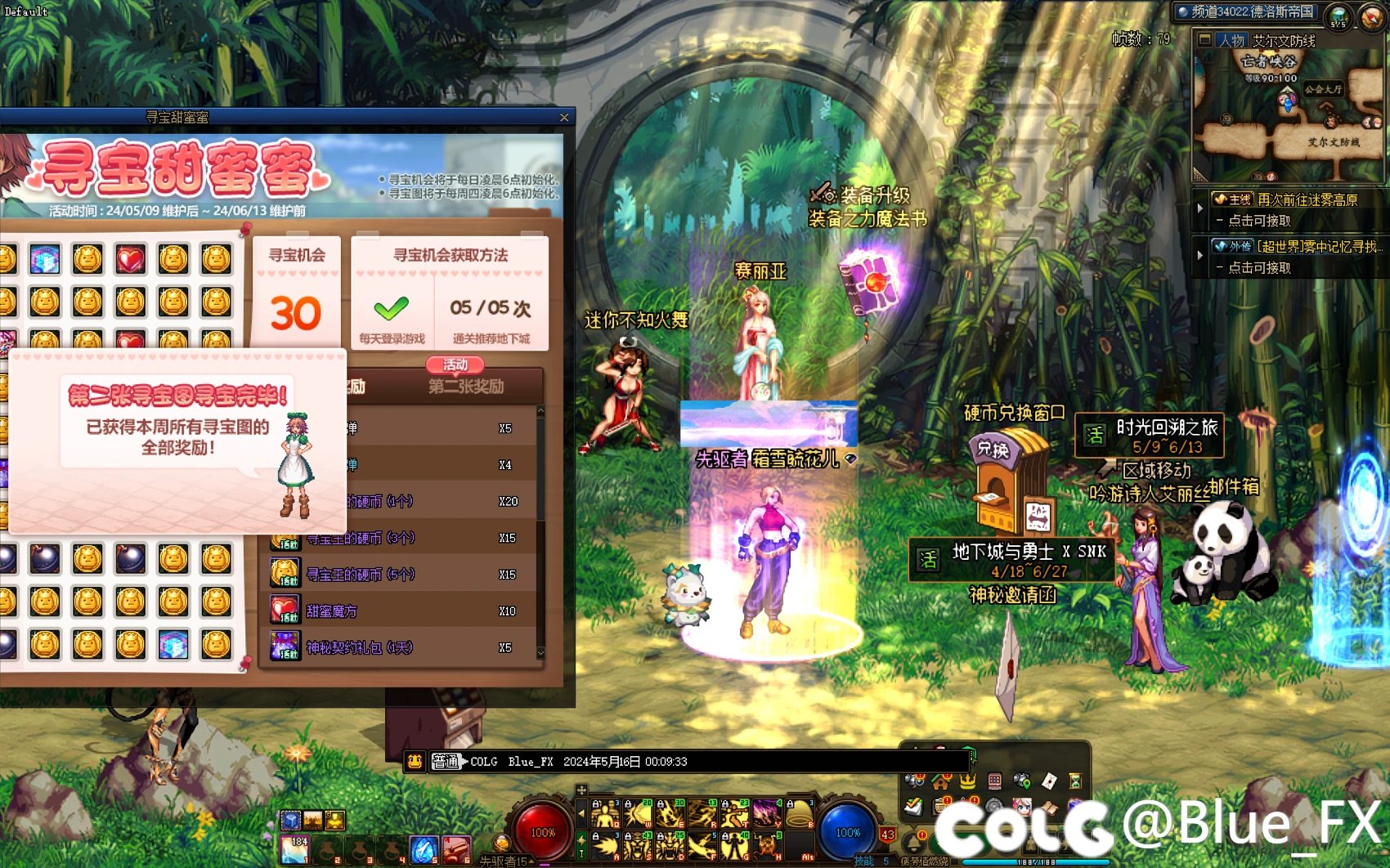This screenshot has width=1390, height=868.
Task: Click the 艾尔文防线 minimap
Action: (1288, 114)
